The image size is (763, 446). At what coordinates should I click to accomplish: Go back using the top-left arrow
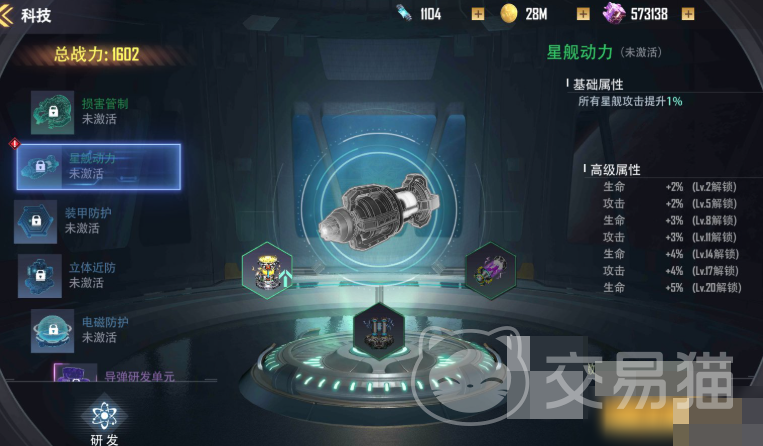(x=8, y=14)
